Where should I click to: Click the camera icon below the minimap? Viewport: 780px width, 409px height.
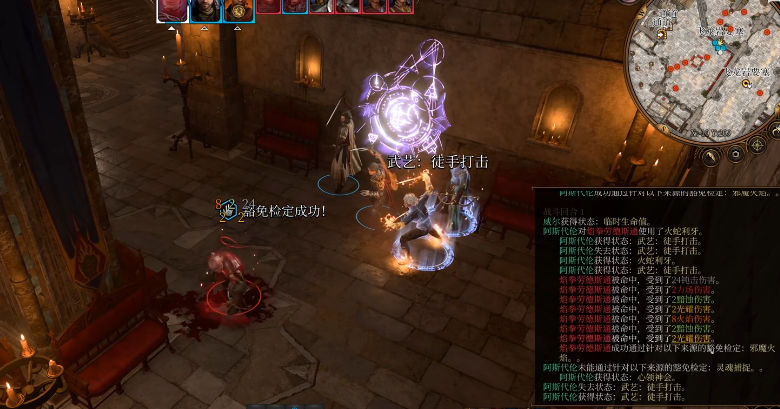tap(735, 155)
